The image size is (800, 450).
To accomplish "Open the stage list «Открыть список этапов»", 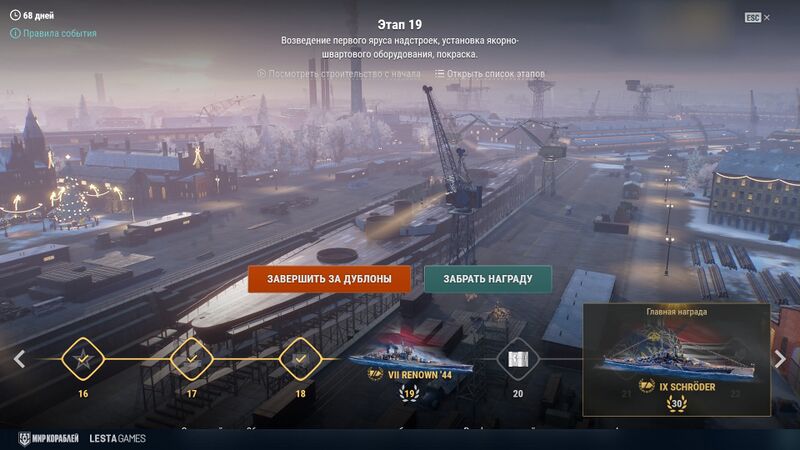I will coord(490,73).
